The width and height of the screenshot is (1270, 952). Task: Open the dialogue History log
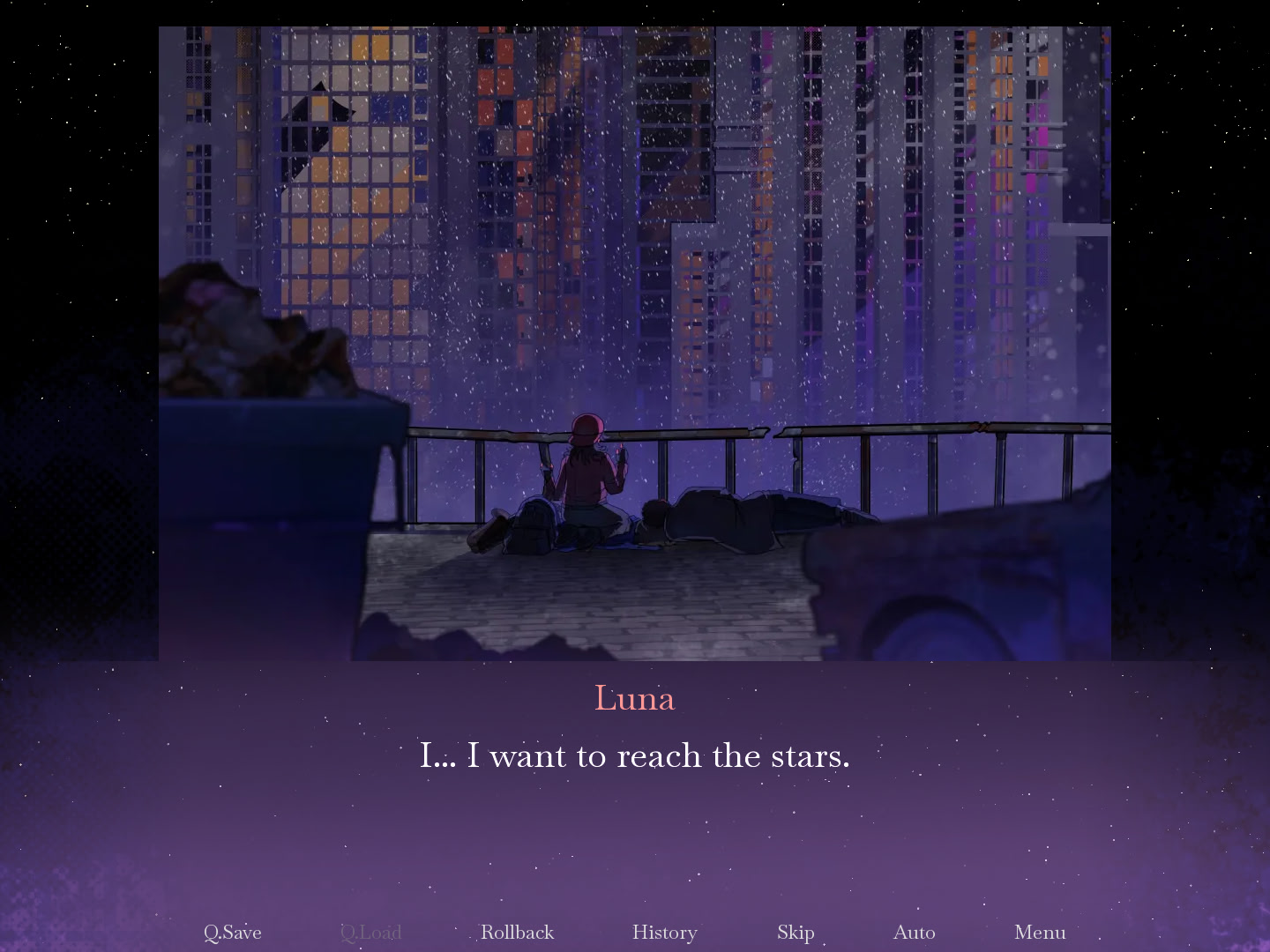(664, 932)
